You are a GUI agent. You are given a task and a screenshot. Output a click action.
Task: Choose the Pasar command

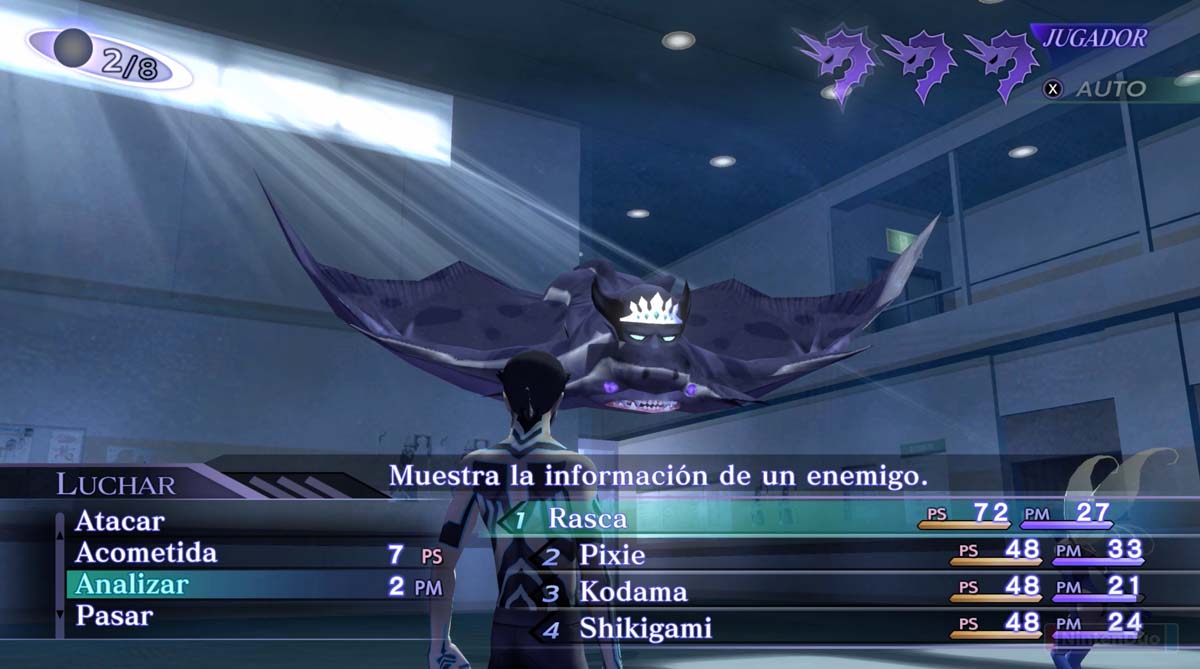pos(114,615)
